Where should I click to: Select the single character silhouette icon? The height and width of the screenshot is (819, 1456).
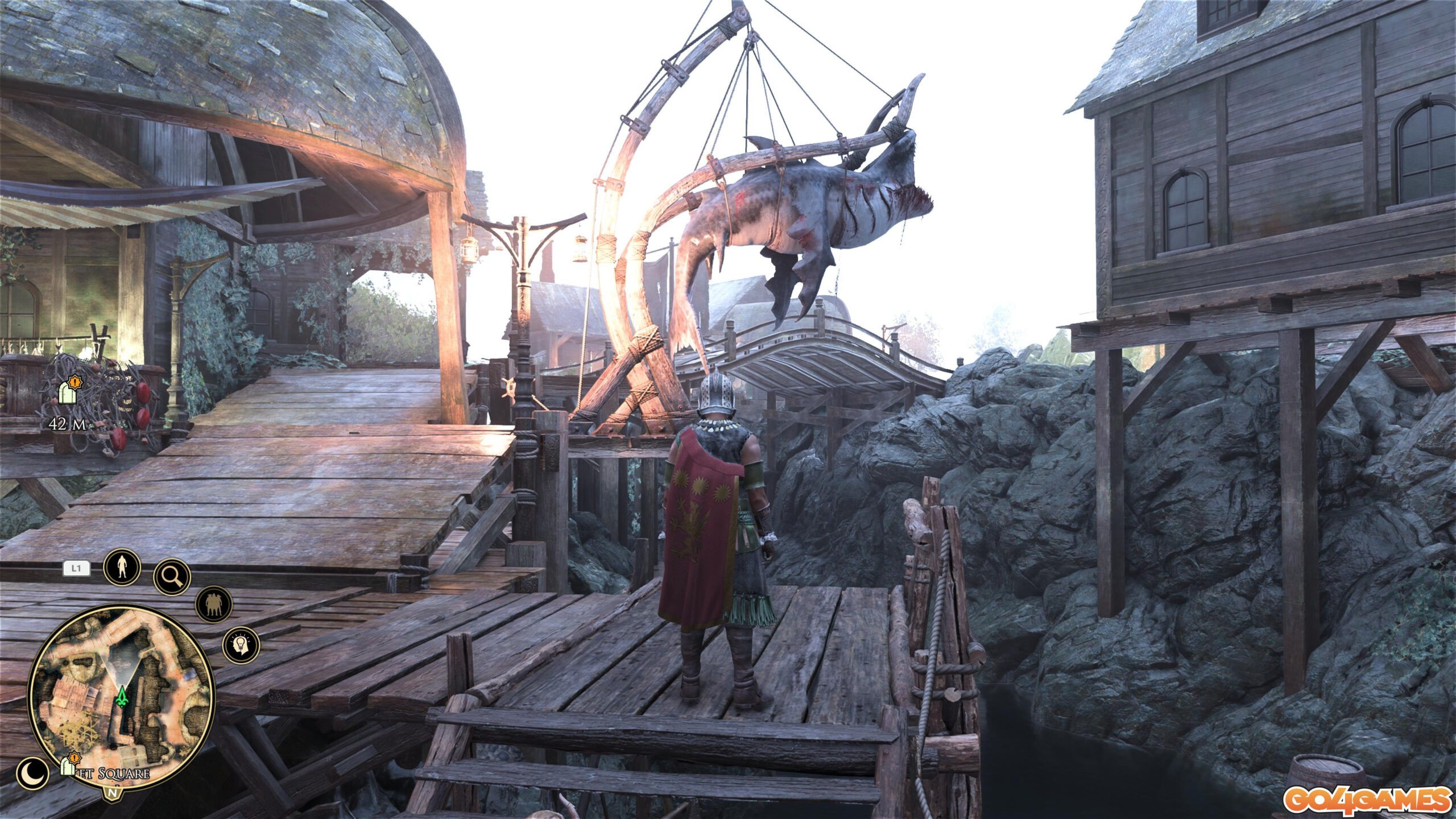tap(122, 567)
